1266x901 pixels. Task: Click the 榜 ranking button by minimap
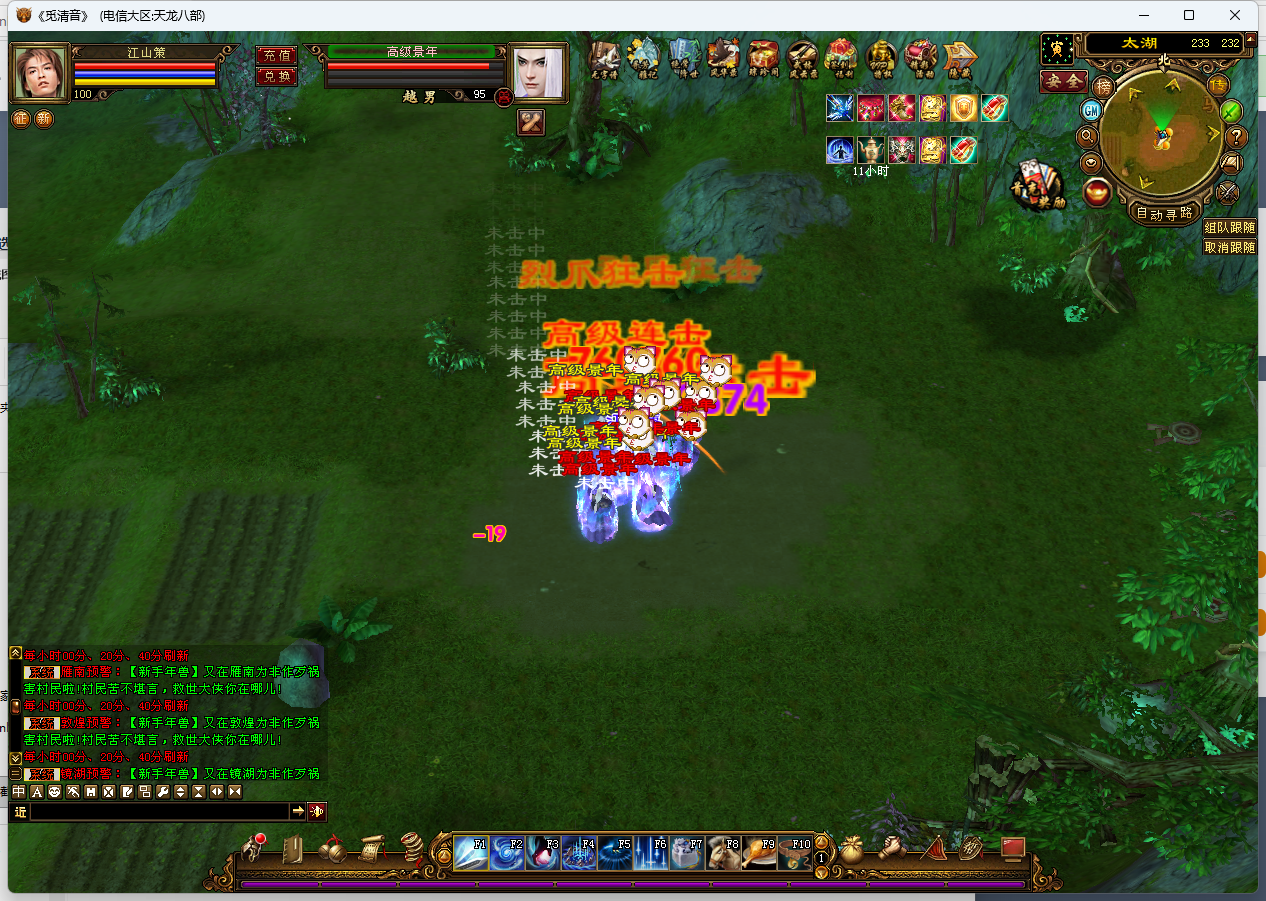(1103, 86)
